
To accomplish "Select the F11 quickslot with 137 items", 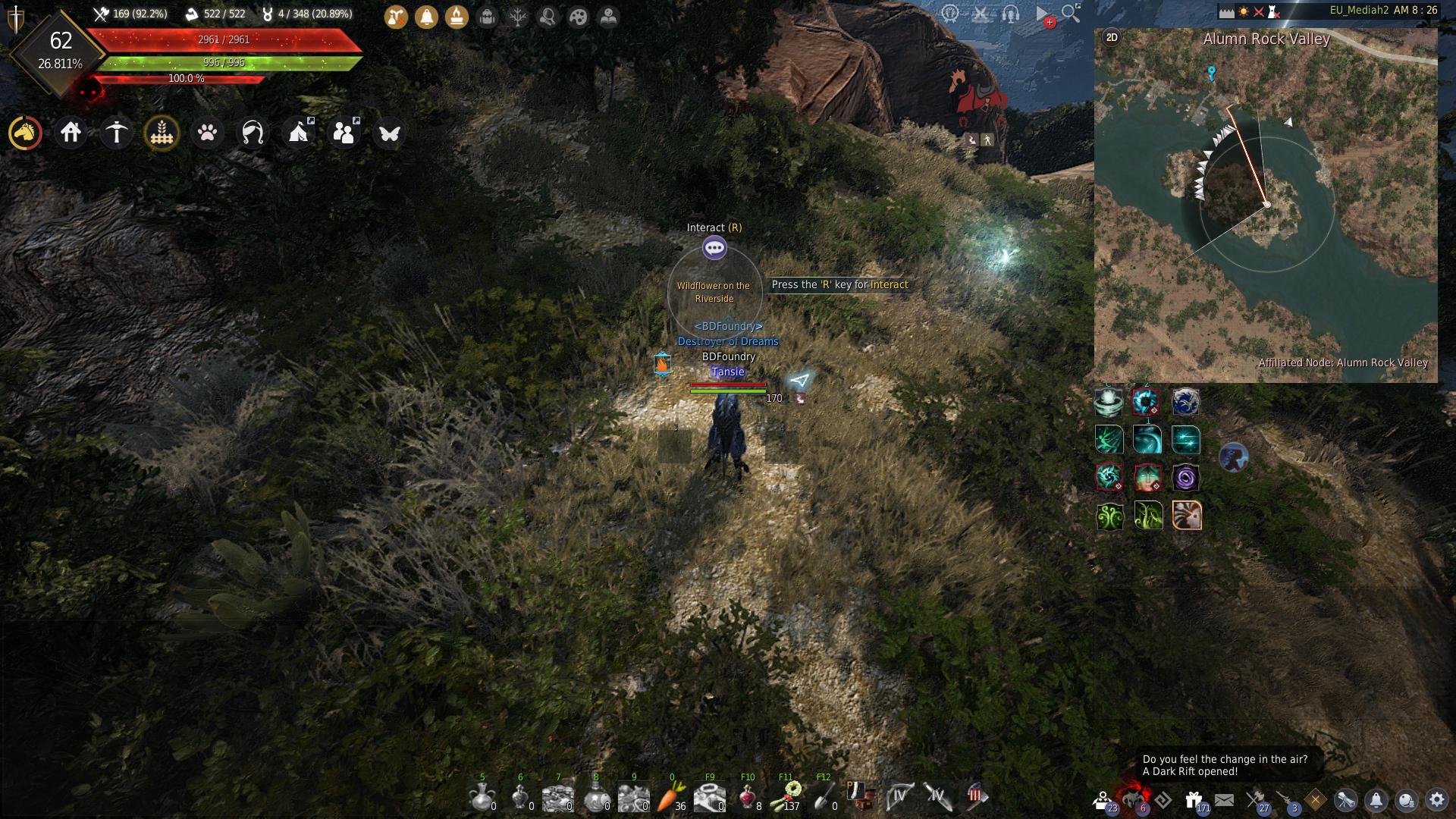I will 786,796.
